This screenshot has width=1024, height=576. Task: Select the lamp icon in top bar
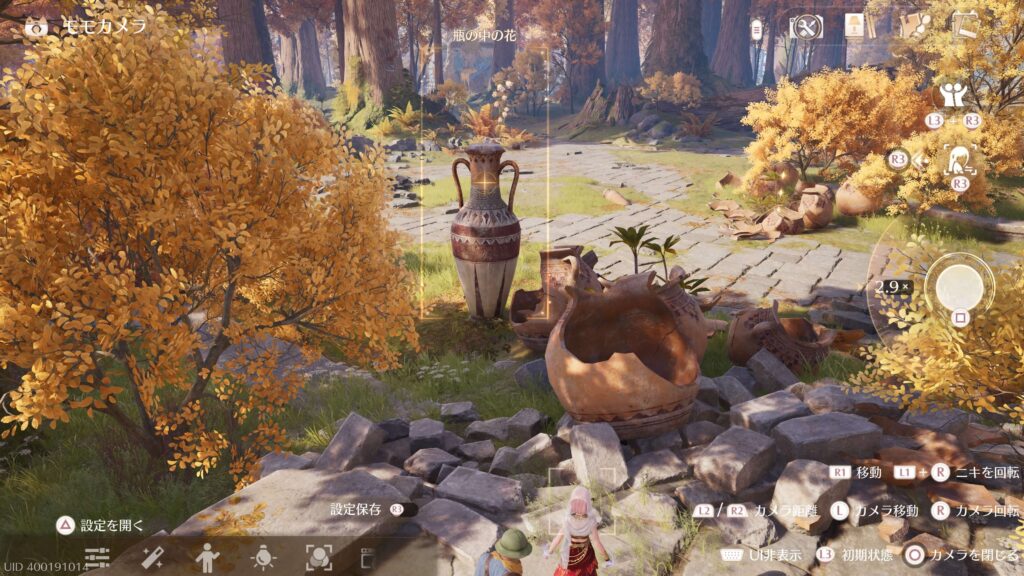pos(855,26)
